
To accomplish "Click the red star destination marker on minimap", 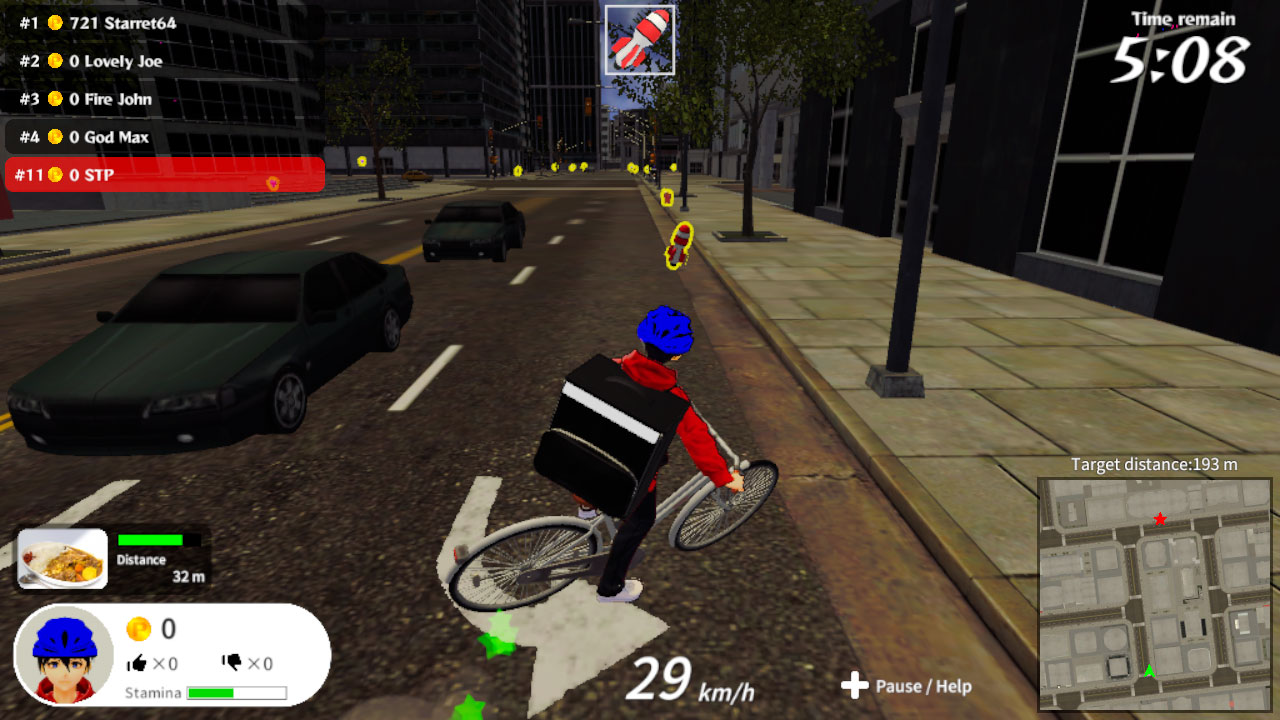I will [1159, 518].
